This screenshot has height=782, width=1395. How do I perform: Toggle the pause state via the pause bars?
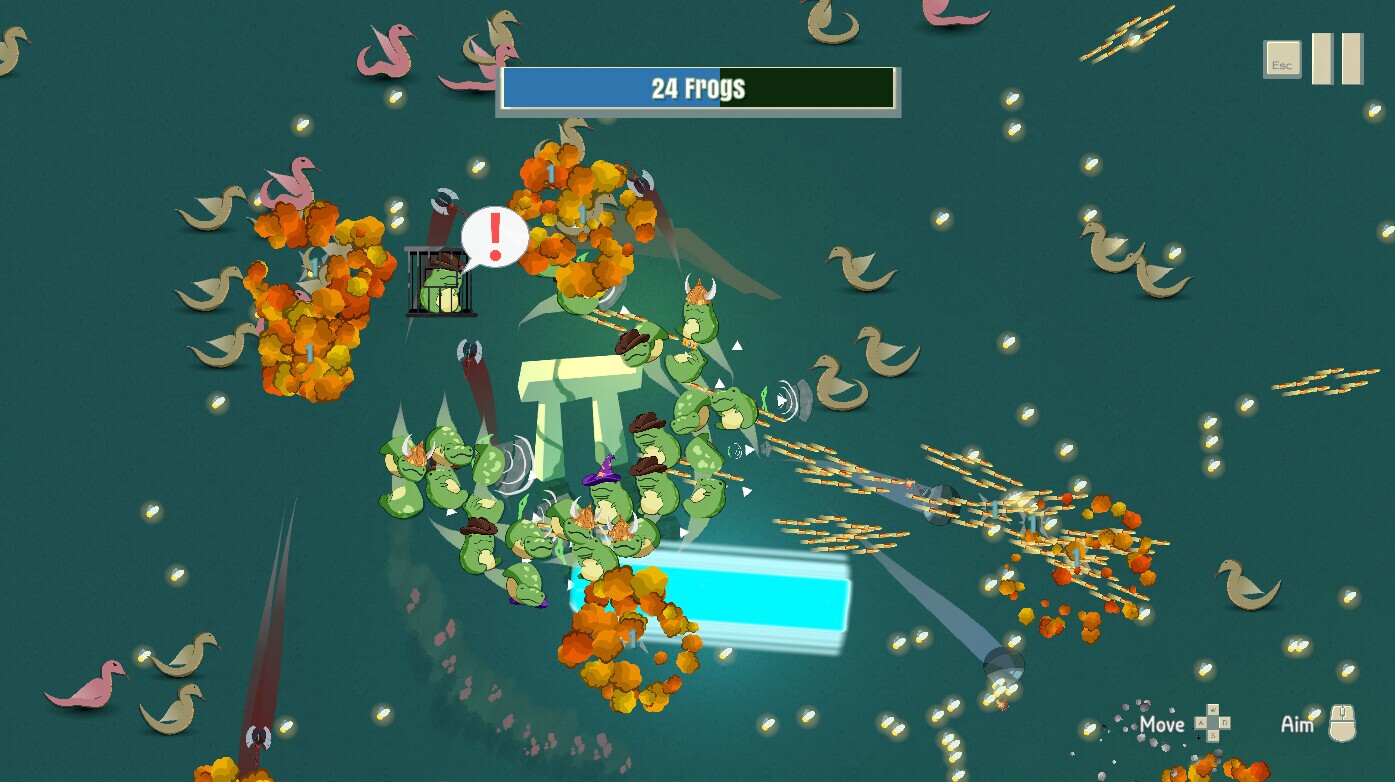click(1337, 58)
